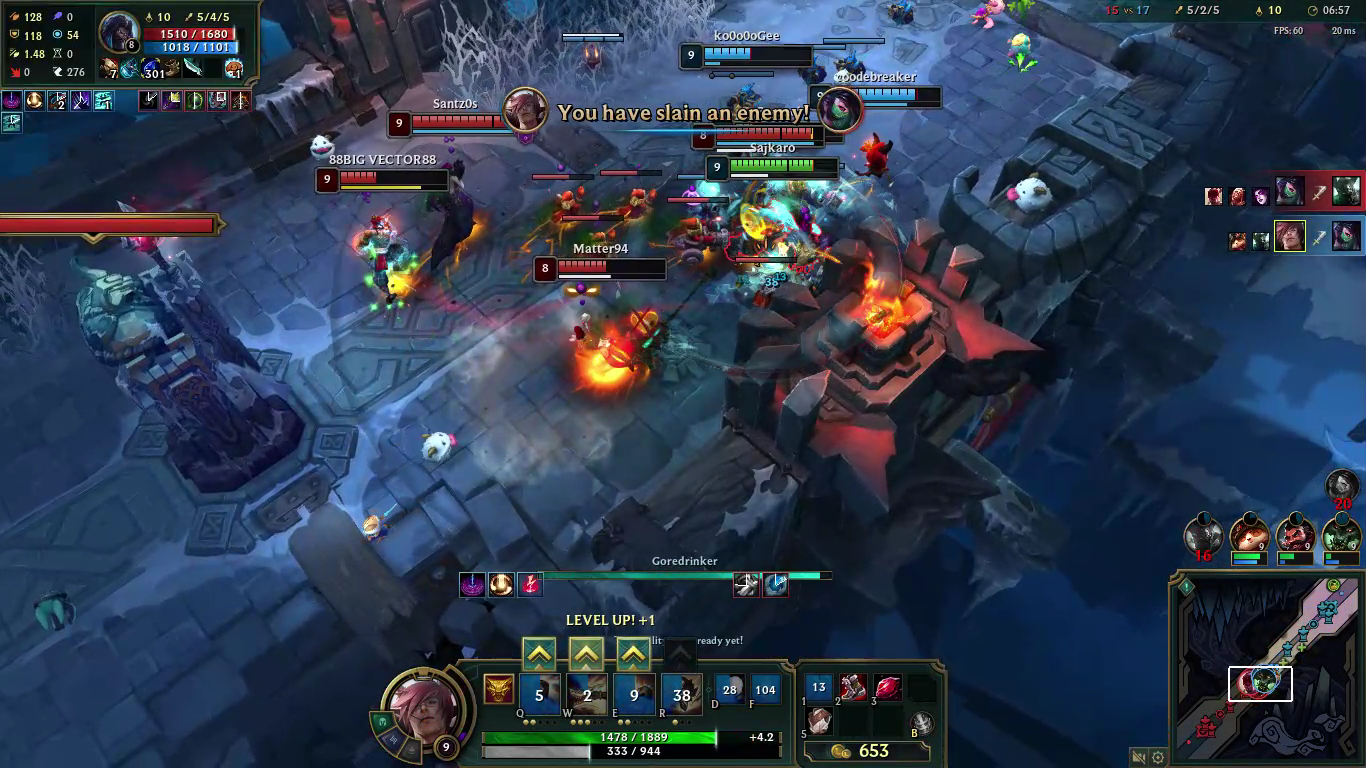Level up the W ability
This screenshot has width=1366, height=768.
tap(587, 655)
